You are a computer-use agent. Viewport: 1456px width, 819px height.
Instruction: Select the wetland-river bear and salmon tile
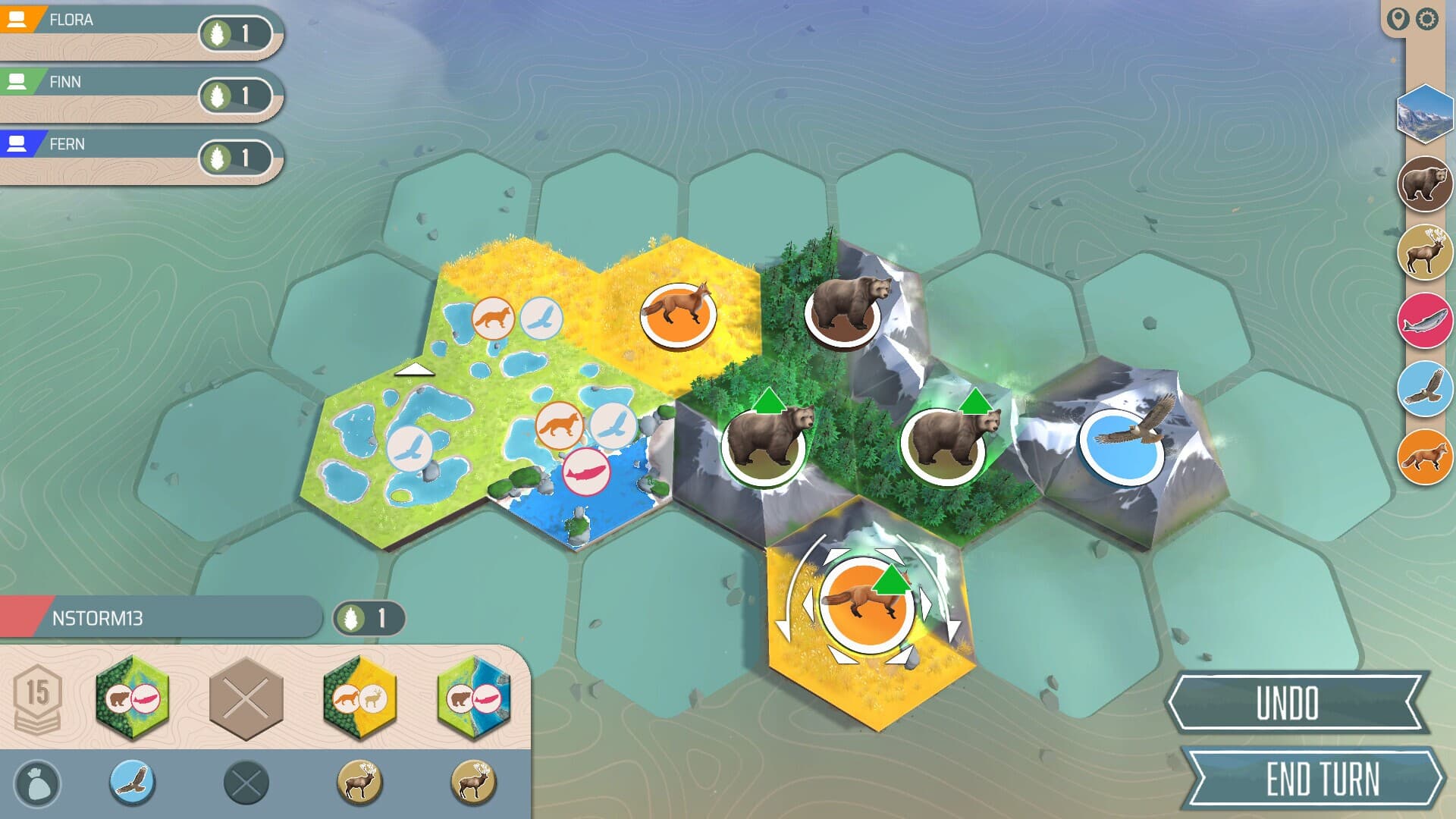point(474,698)
